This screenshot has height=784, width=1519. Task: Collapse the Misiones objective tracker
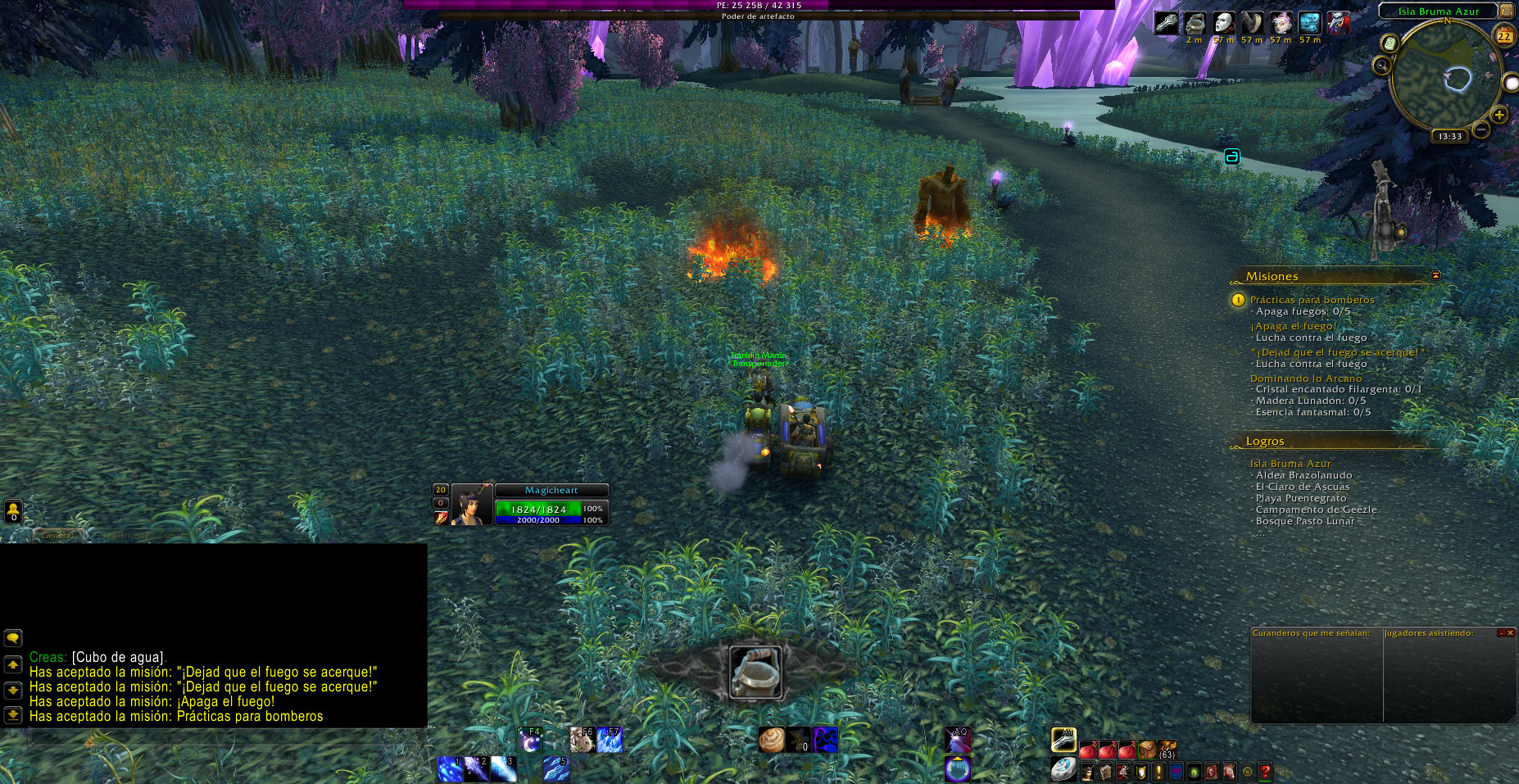point(1435,275)
